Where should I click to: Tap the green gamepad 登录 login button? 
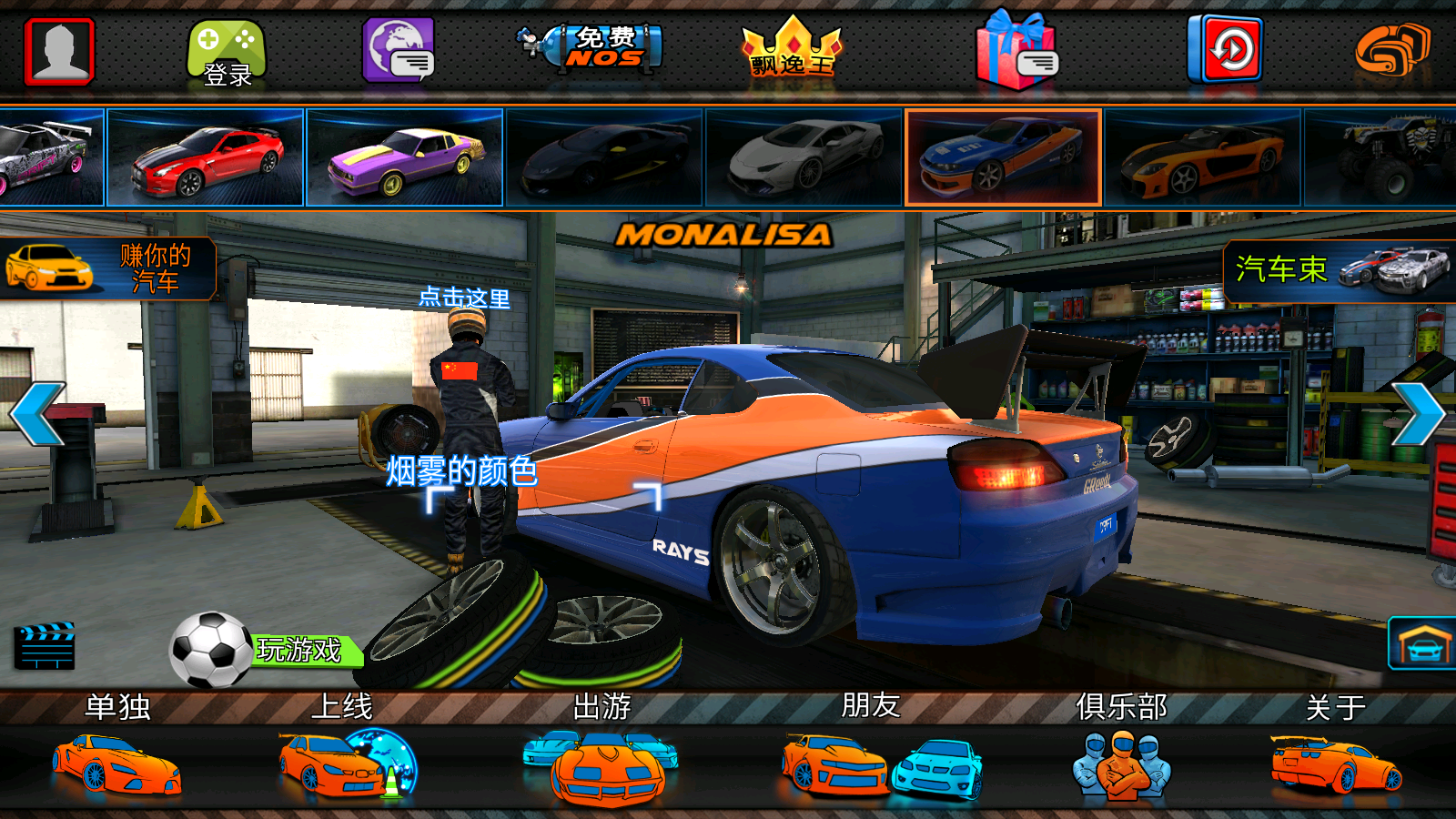[227, 53]
